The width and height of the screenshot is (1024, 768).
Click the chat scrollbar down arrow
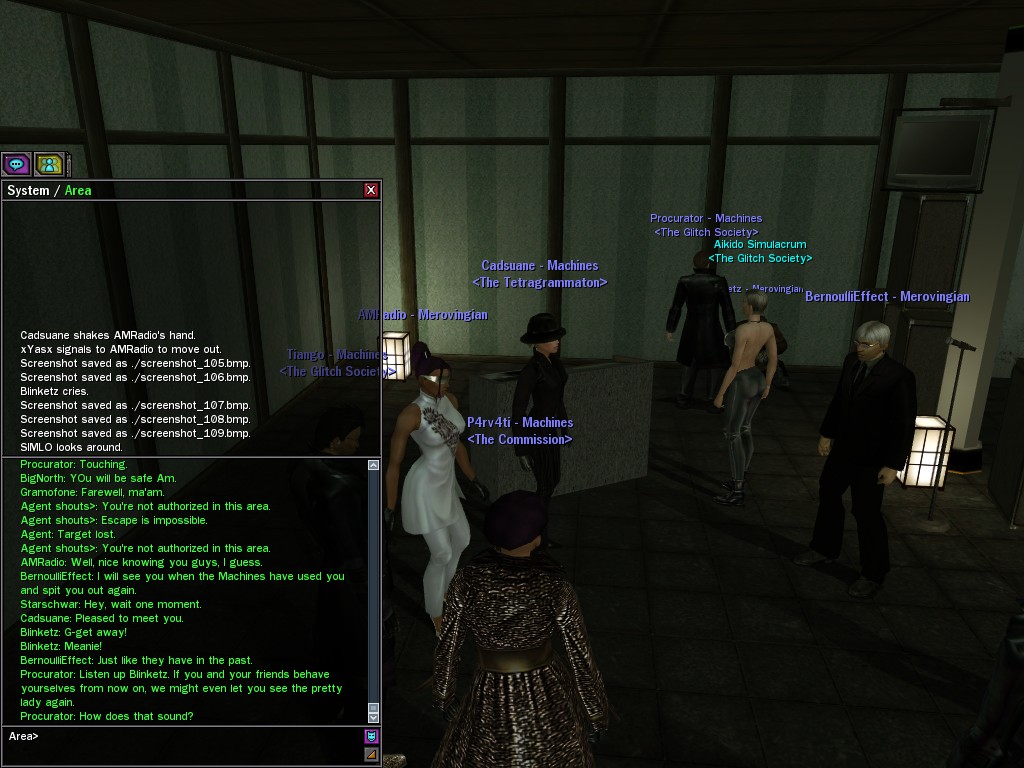click(374, 717)
